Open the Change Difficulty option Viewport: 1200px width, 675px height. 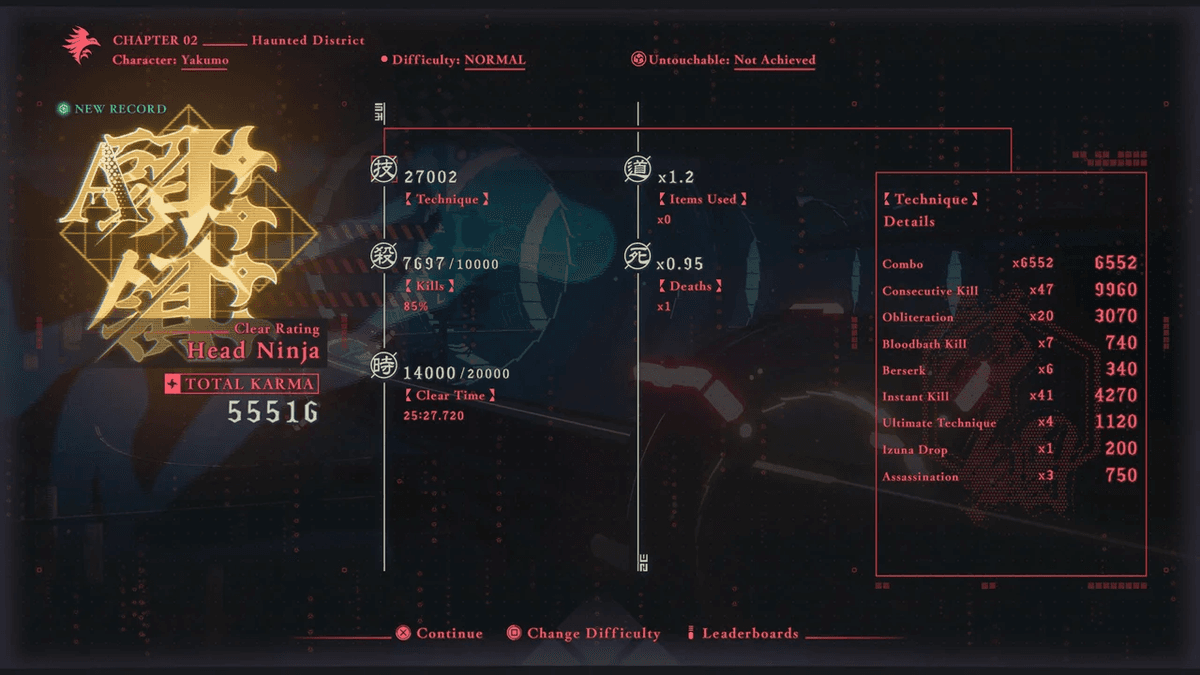click(x=583, y=633)
